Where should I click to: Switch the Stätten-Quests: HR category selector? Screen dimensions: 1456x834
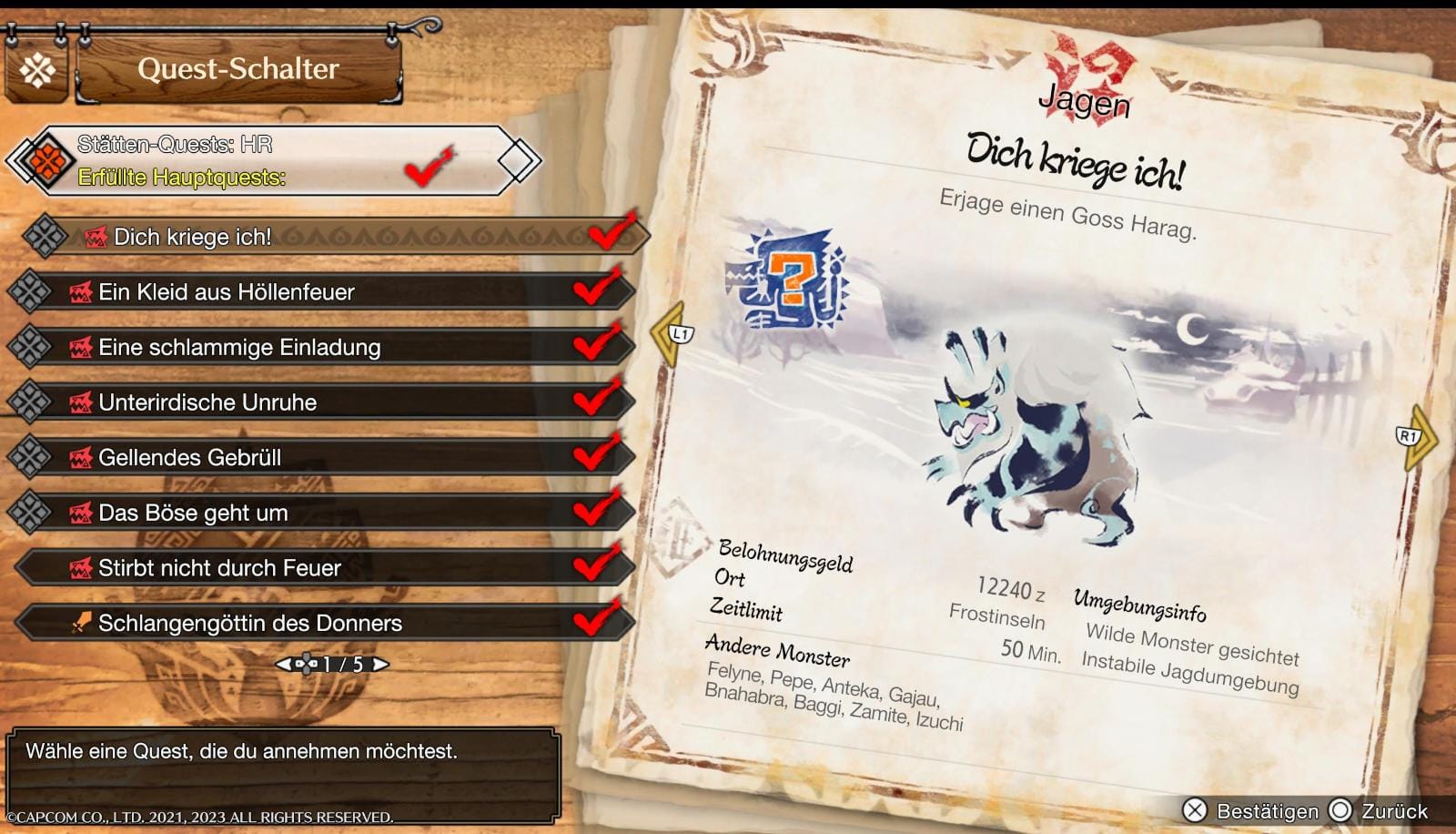point(273,160)
